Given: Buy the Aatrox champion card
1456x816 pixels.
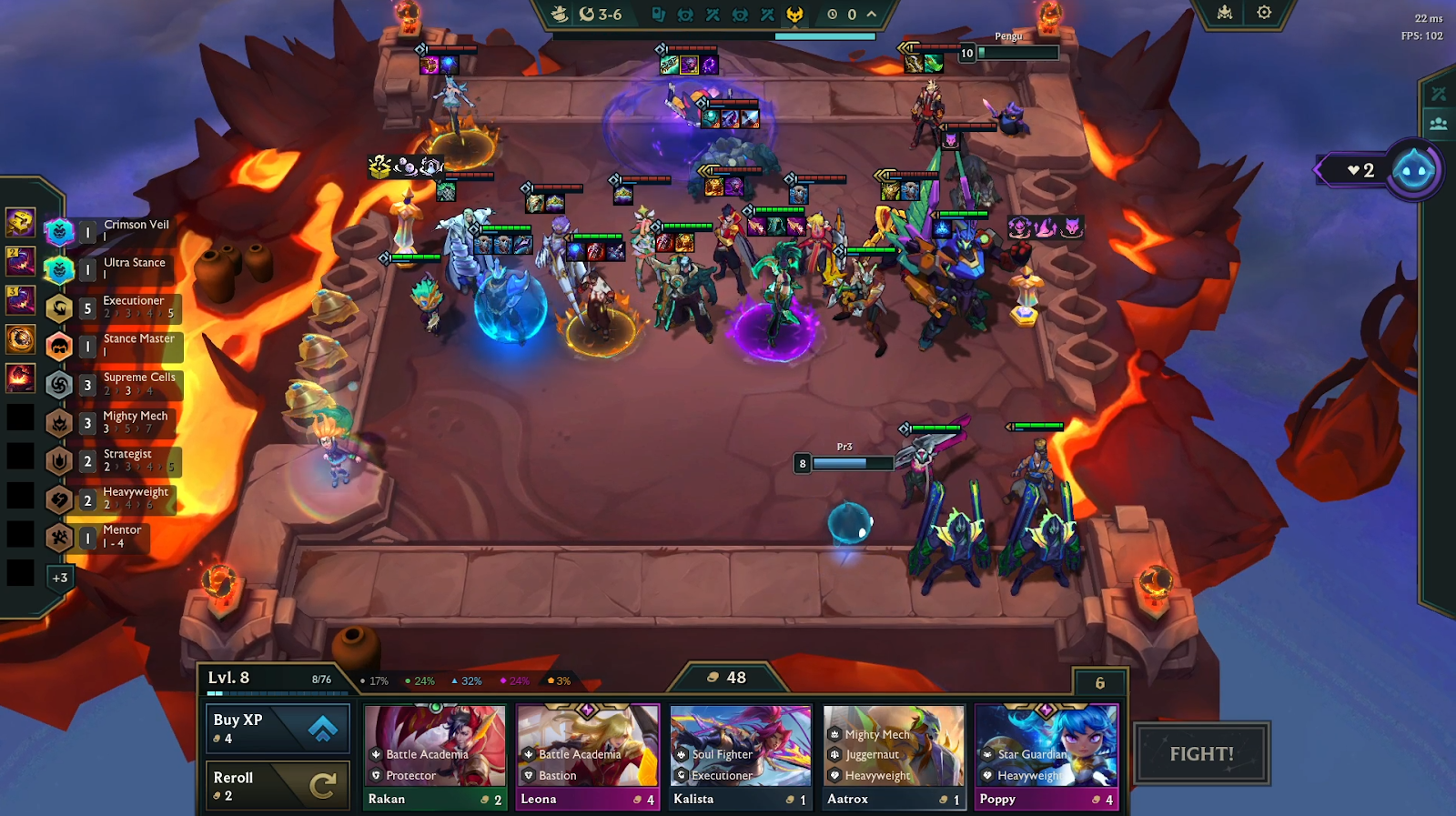Looking at the screenshot, I should pyautogui.click(x=894, y=757).
